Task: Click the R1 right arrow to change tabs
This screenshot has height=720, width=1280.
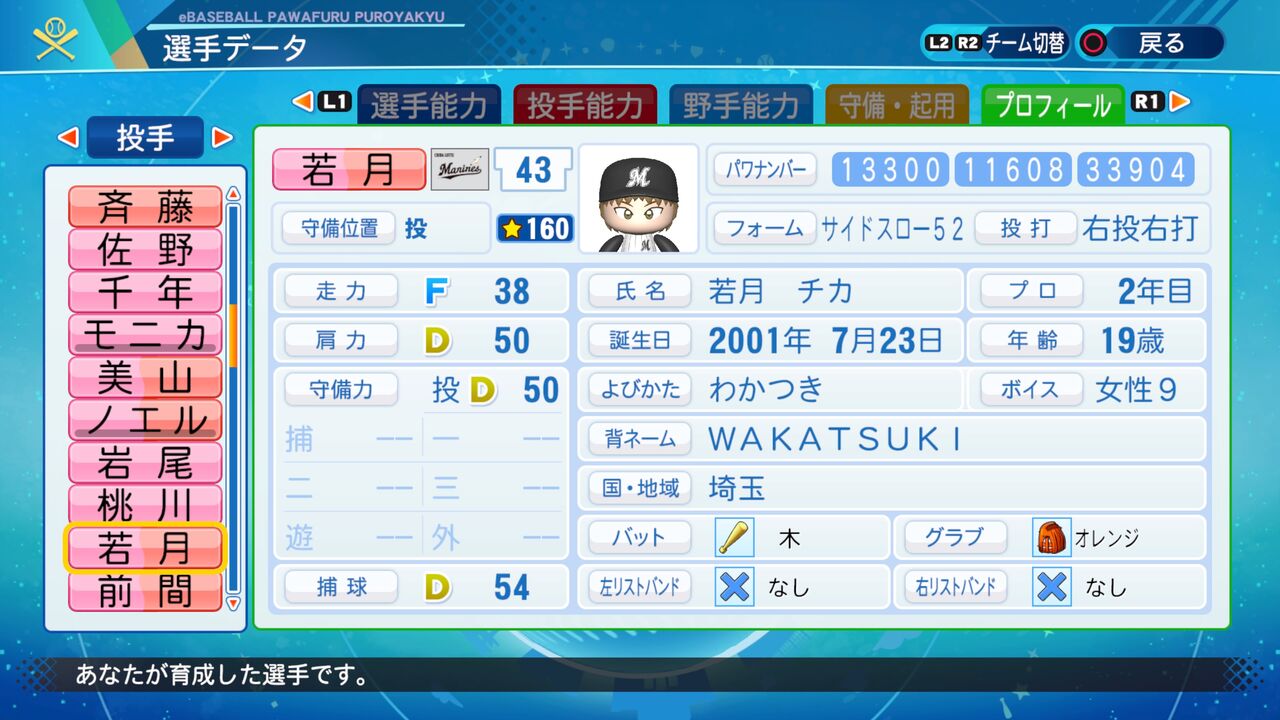Action: click(x=1178, y=102)
